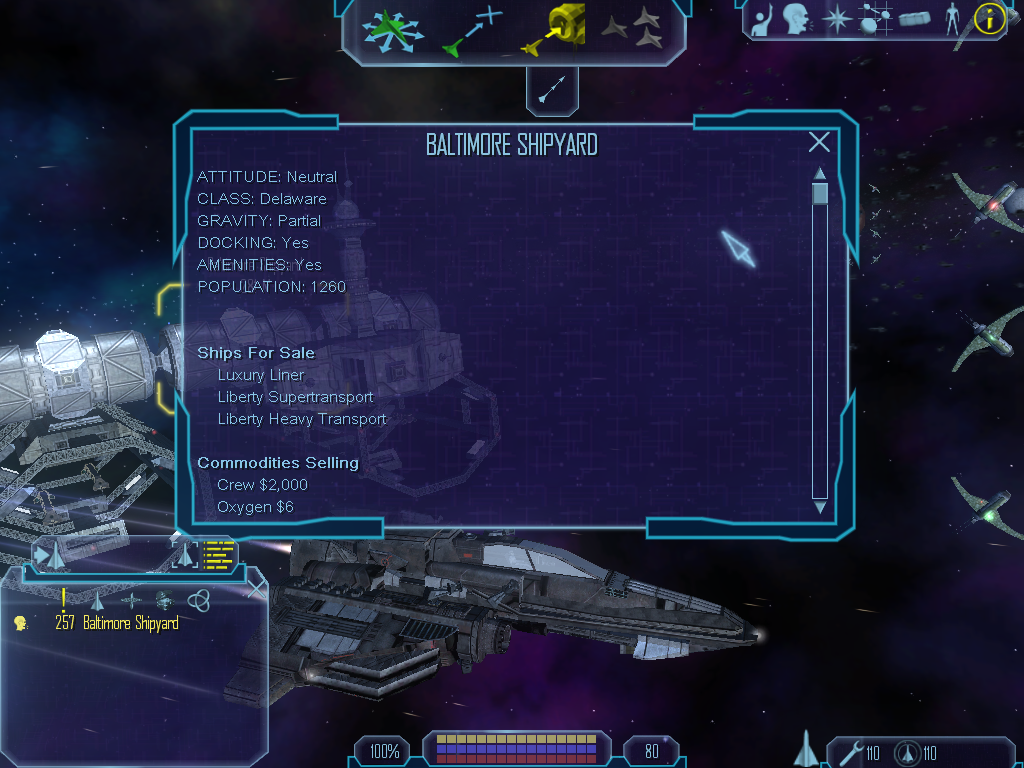The height and width of the screenshot is (768, 1024).
Task: Choose the Liberty Supertransport listing
Action: [295, 397]
